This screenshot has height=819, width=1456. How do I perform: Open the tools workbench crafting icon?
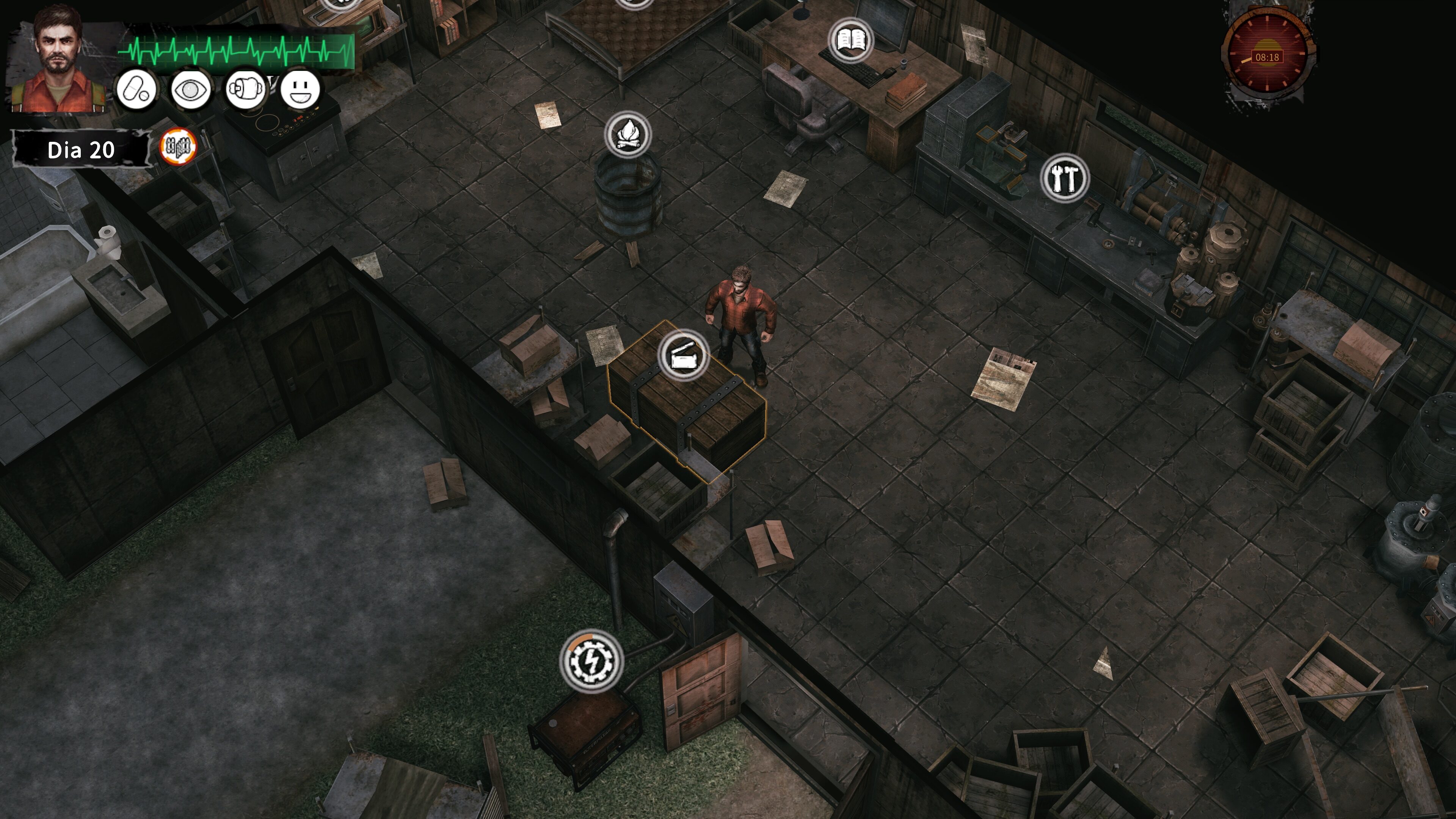1064,177
